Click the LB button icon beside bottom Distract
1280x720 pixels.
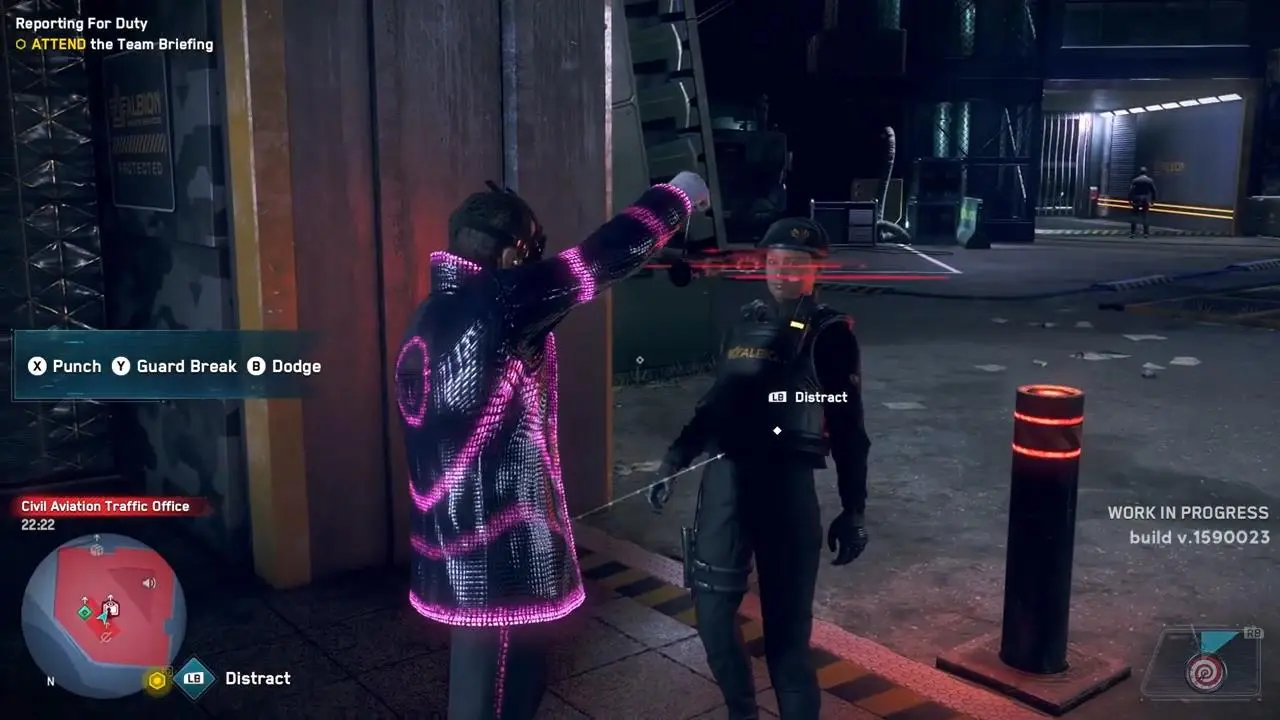(194, 678)
